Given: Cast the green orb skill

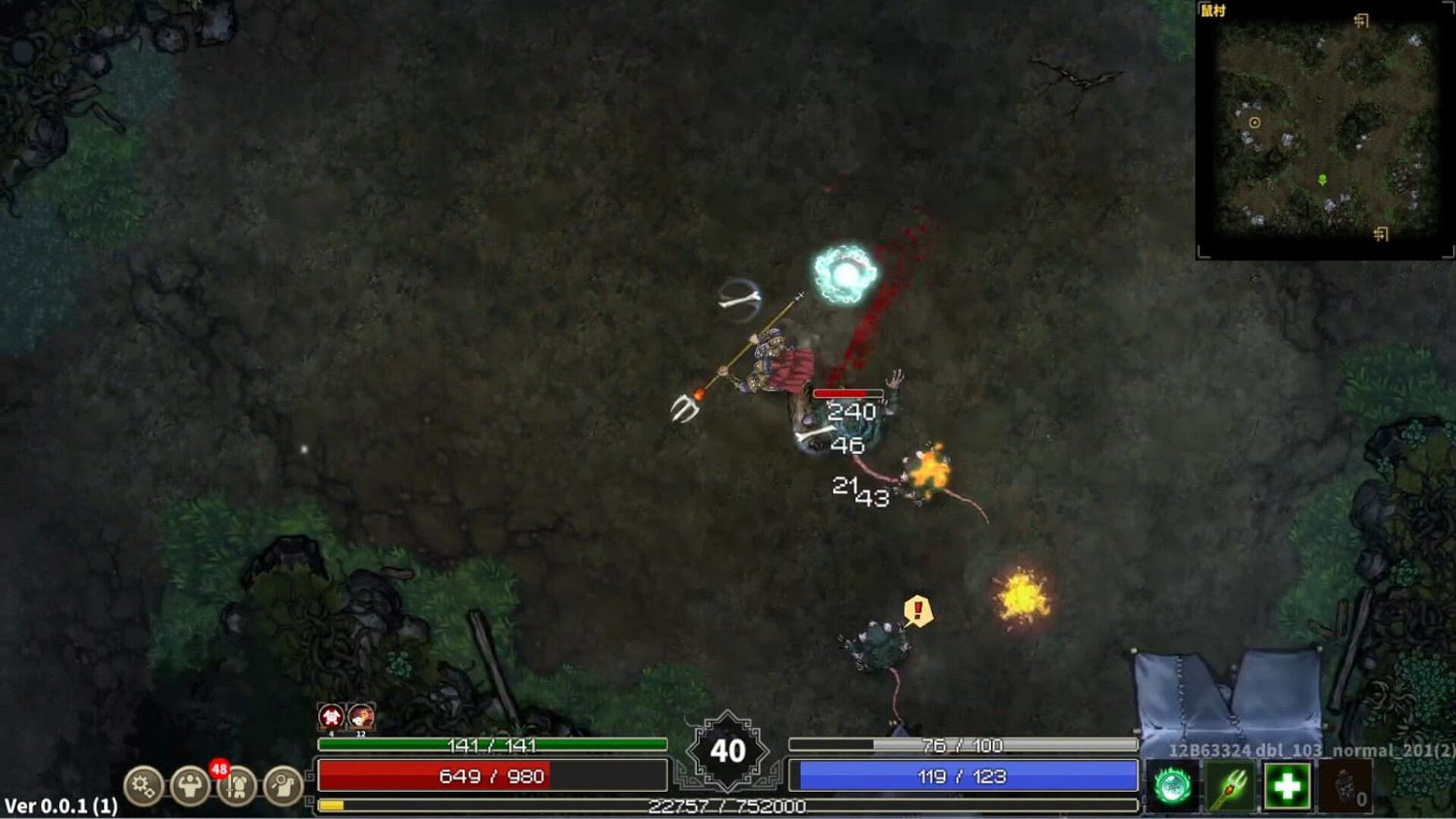Looking at the screenshot, I should pos(1175,786).
